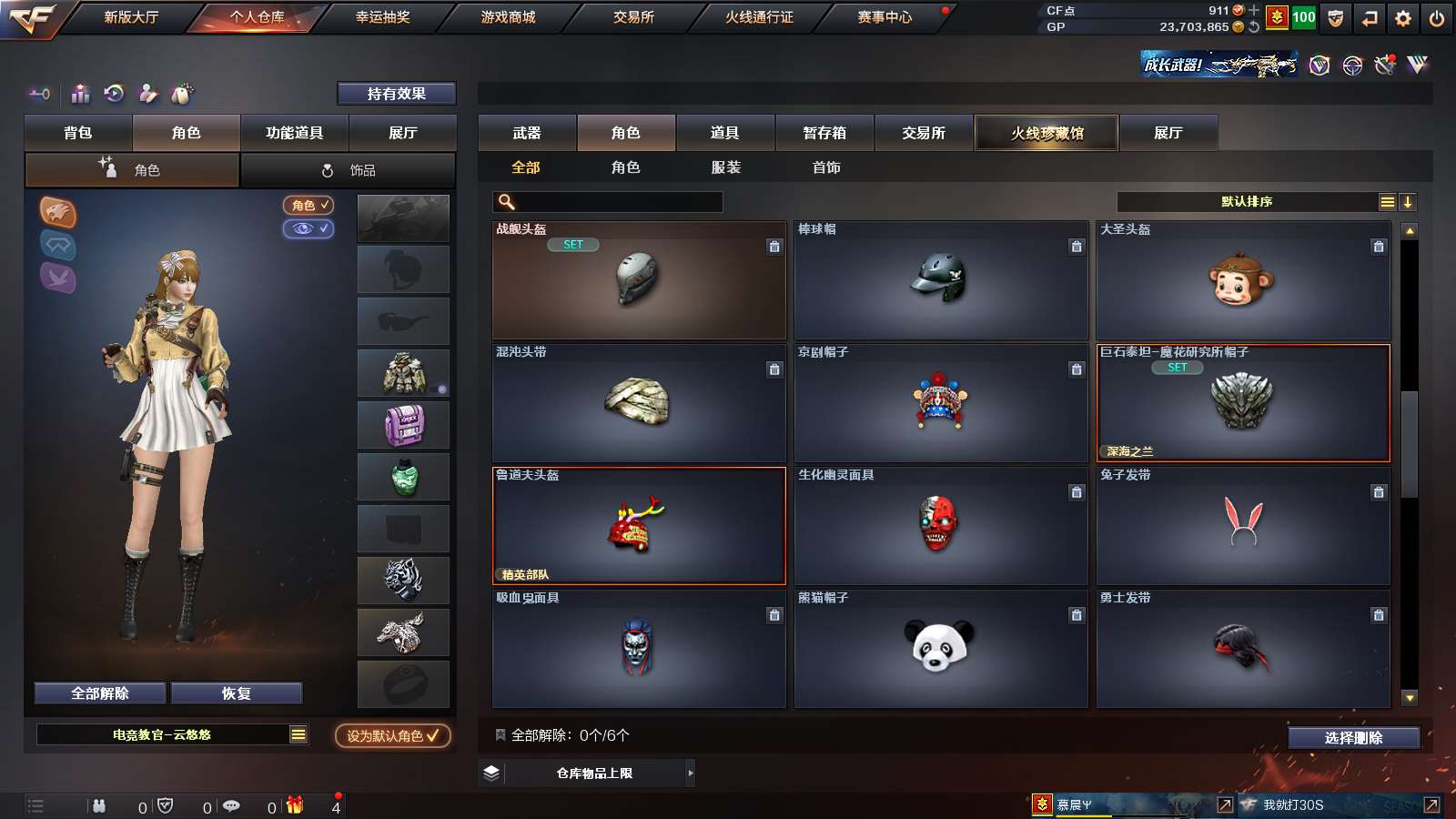Choose the 暂存箱 tab
The width and height of the screenshot is (1456, 819).
(x=824, y=133)
